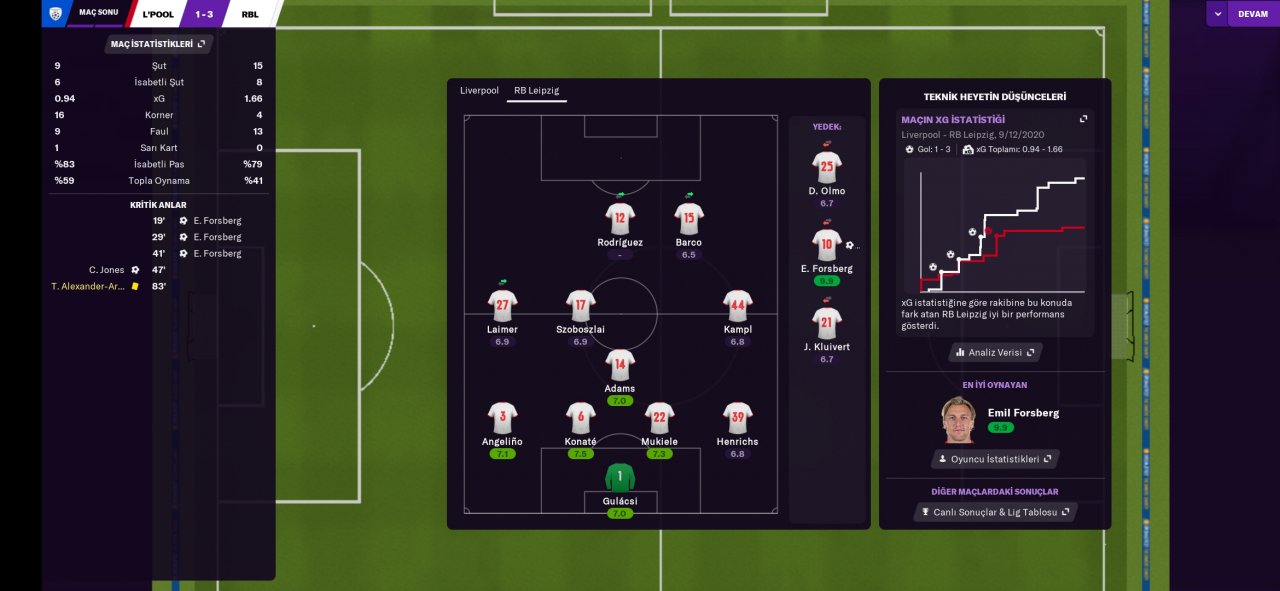Click Emil Forsberg's portrait photo
This screenshot has height=591, width=1280.
click(x=958, y=420)
